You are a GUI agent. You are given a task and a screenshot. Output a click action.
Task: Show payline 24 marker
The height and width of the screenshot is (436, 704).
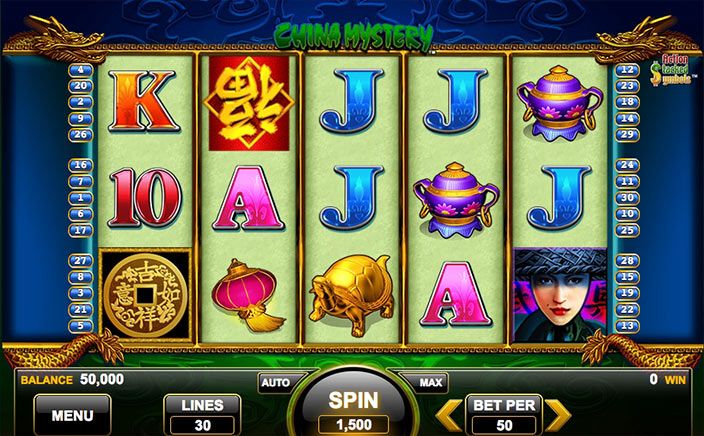point(627,165)
